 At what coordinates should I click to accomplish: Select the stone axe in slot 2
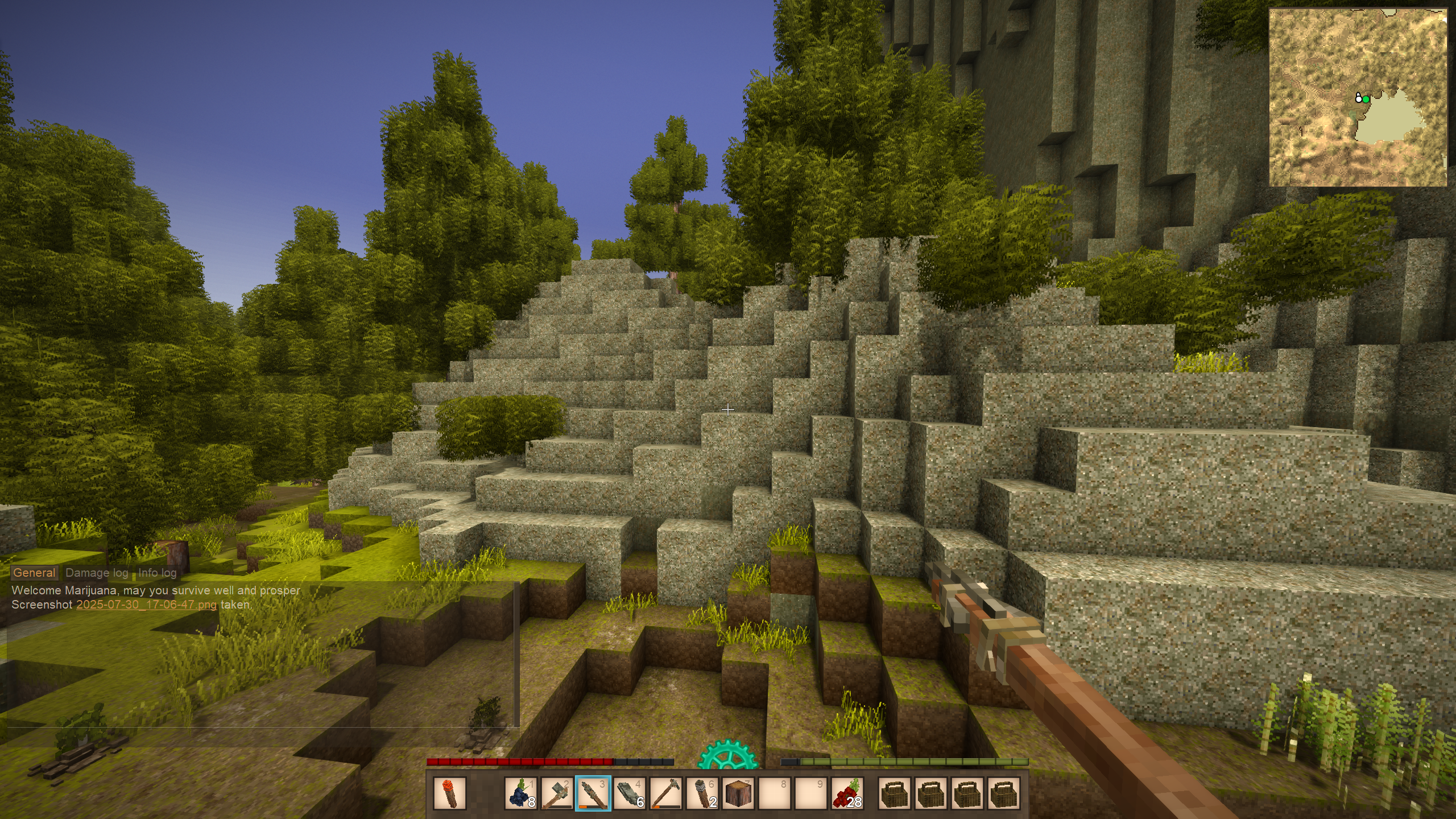[x=557, y=793]
